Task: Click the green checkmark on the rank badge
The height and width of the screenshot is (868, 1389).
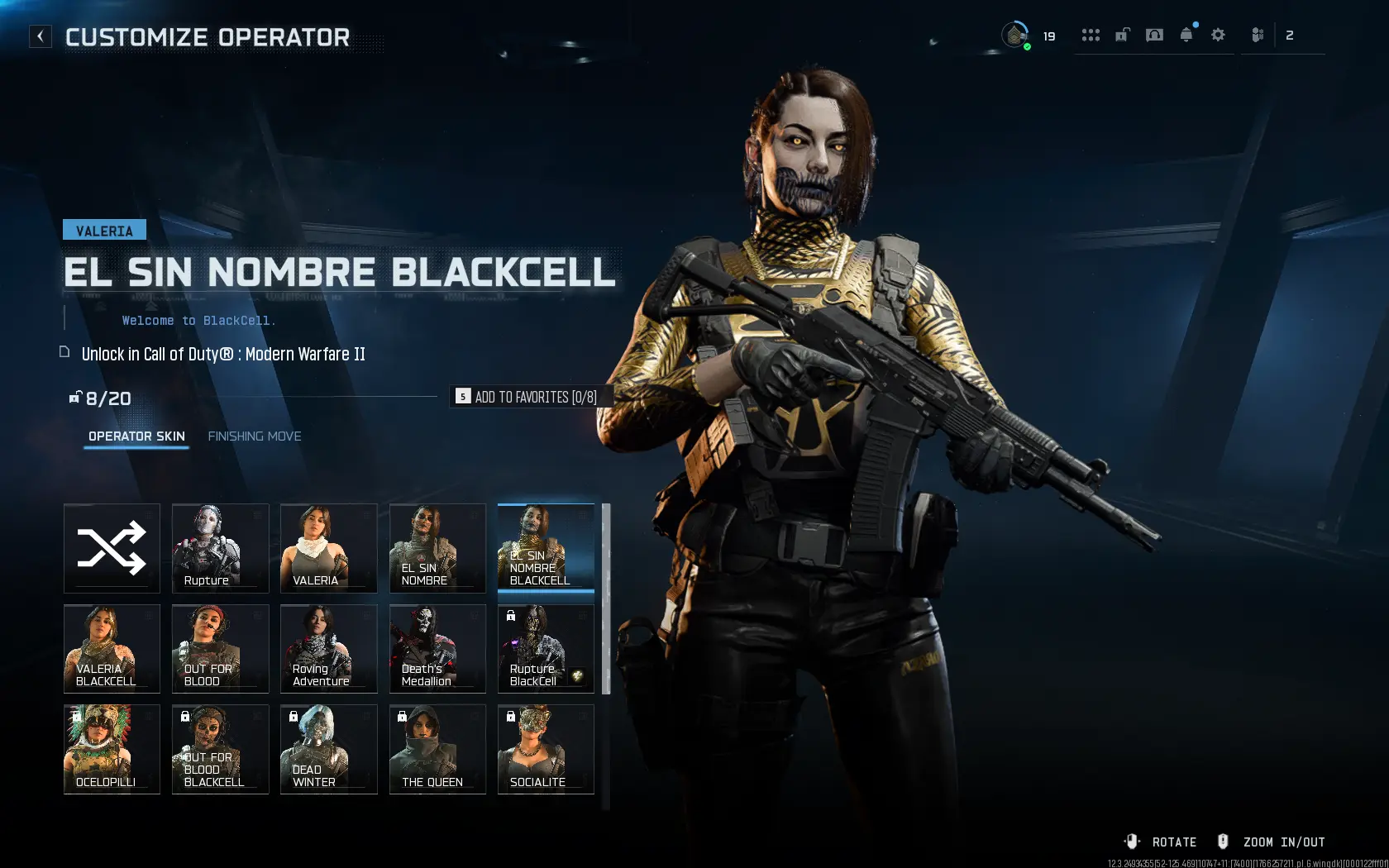Action: click(1027, 47)
